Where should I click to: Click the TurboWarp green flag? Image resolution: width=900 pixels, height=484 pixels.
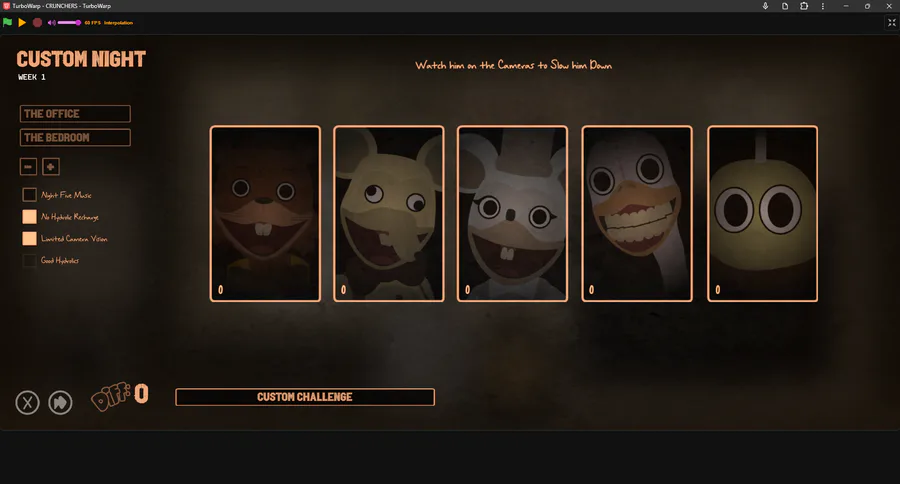[x=8, y=22]
